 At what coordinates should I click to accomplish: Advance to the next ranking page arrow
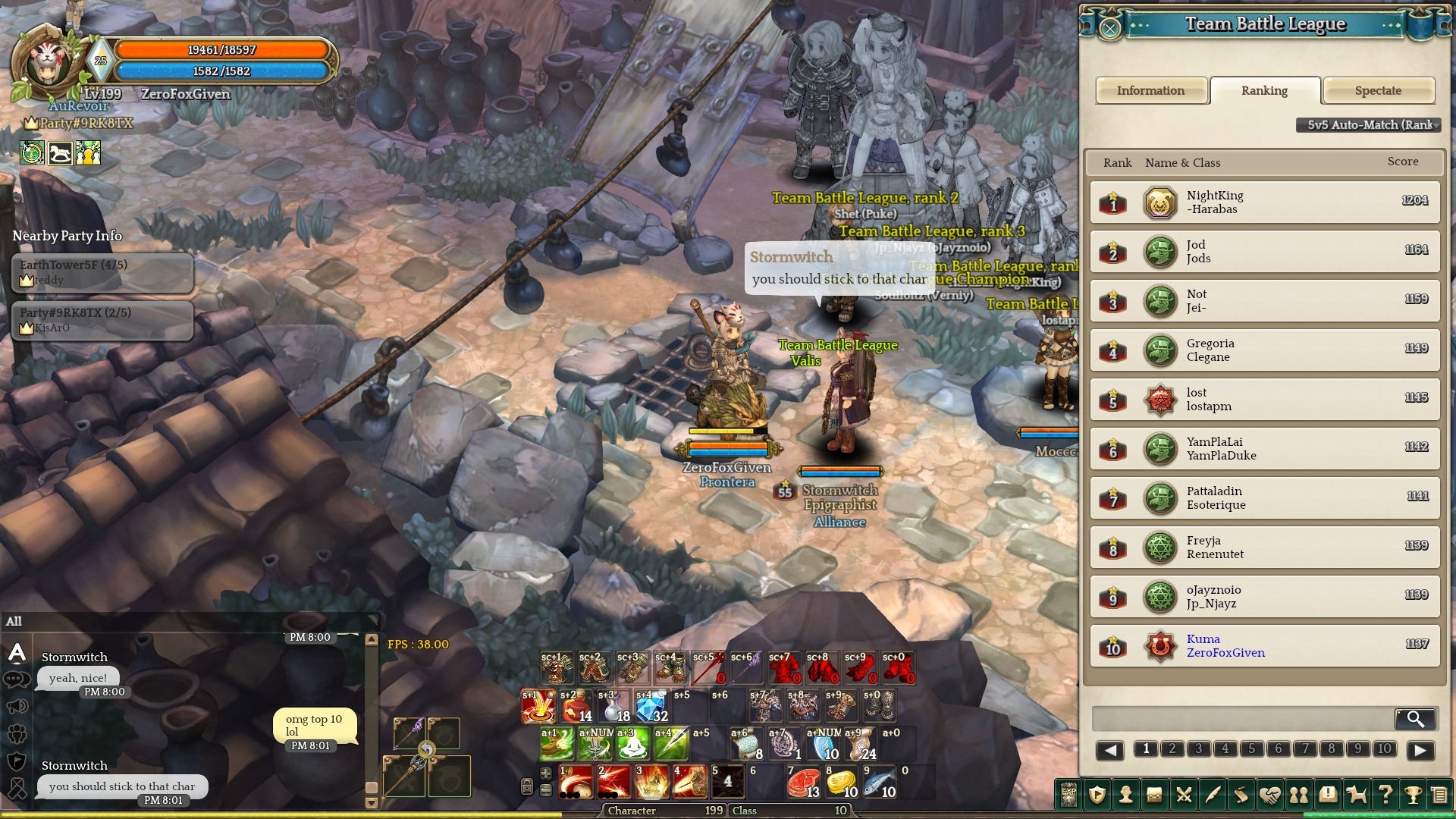pos(1420,750)
